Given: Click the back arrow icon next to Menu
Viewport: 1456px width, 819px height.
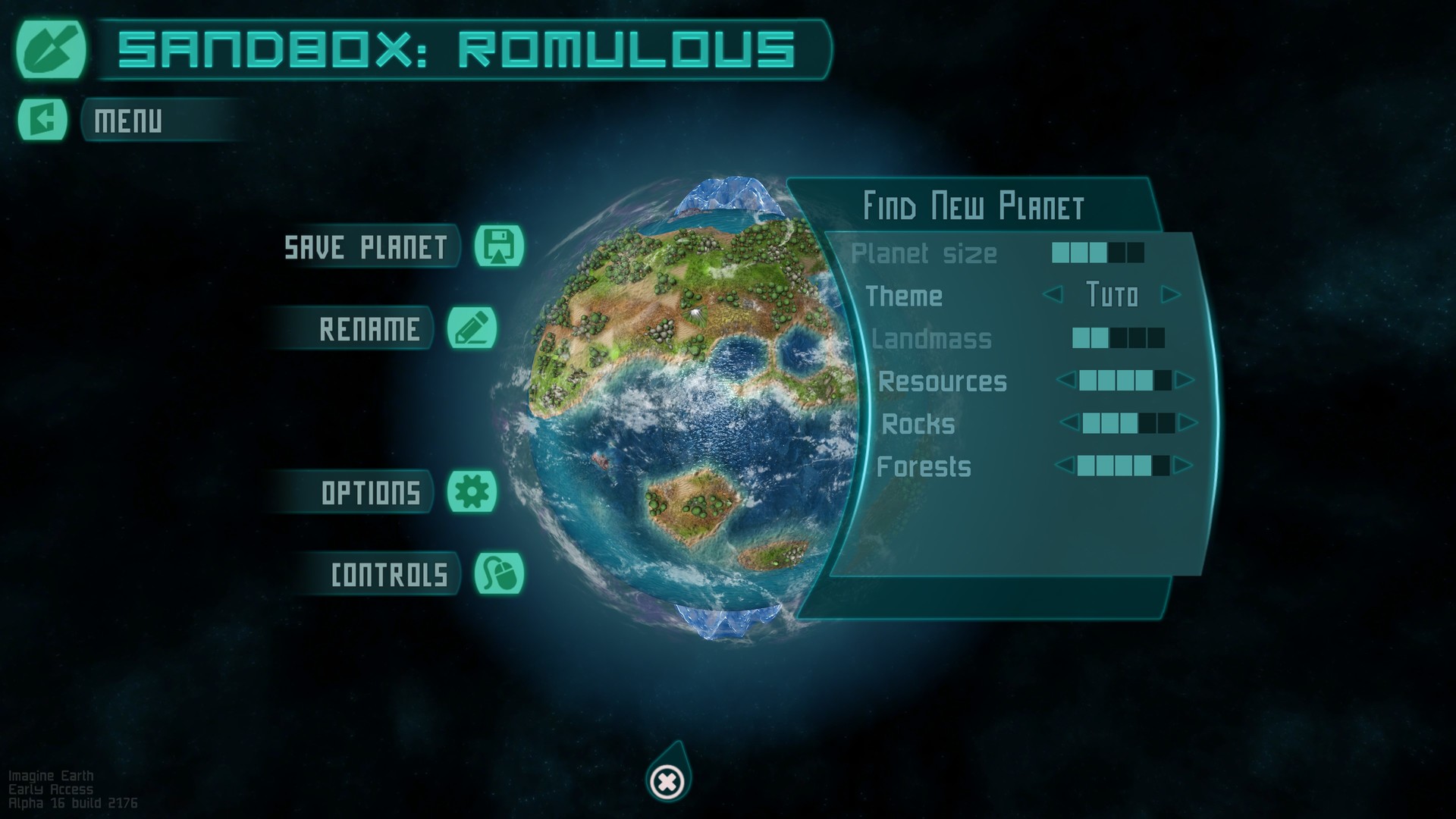Looking at the screenshot, I should pyautogui.click(x=42, y=118).
